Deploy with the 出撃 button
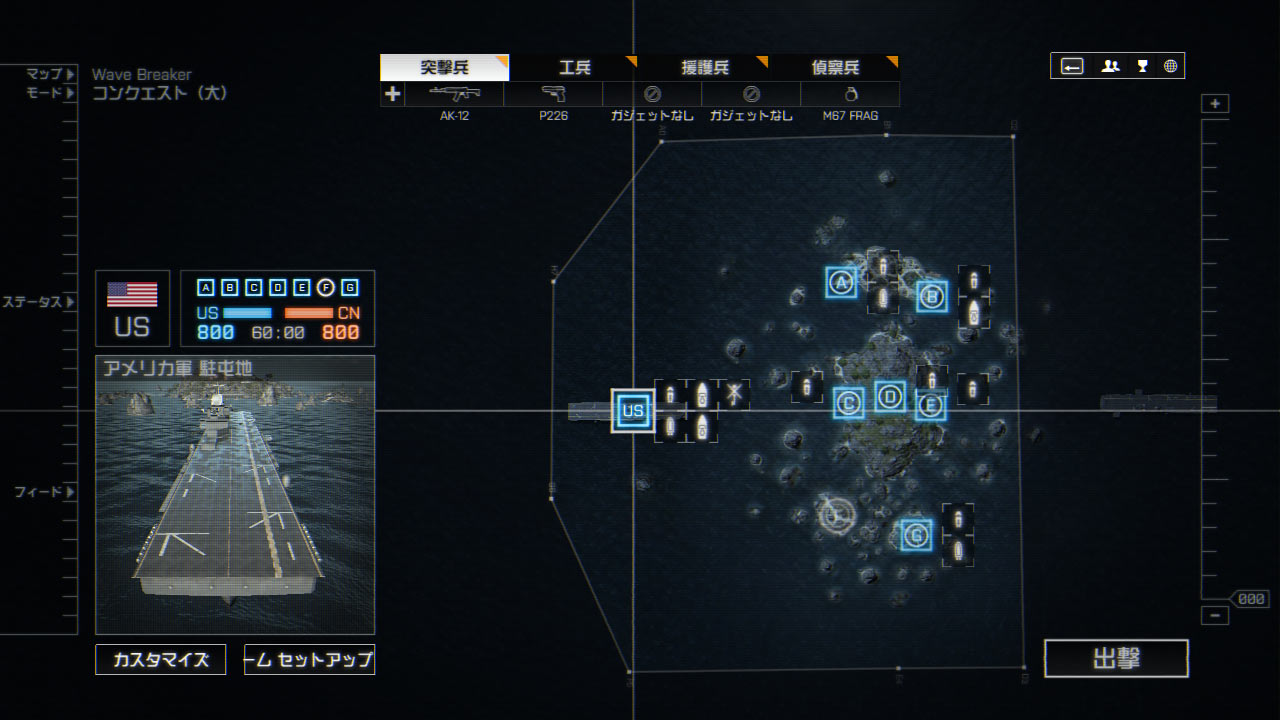 (1116, 659)
